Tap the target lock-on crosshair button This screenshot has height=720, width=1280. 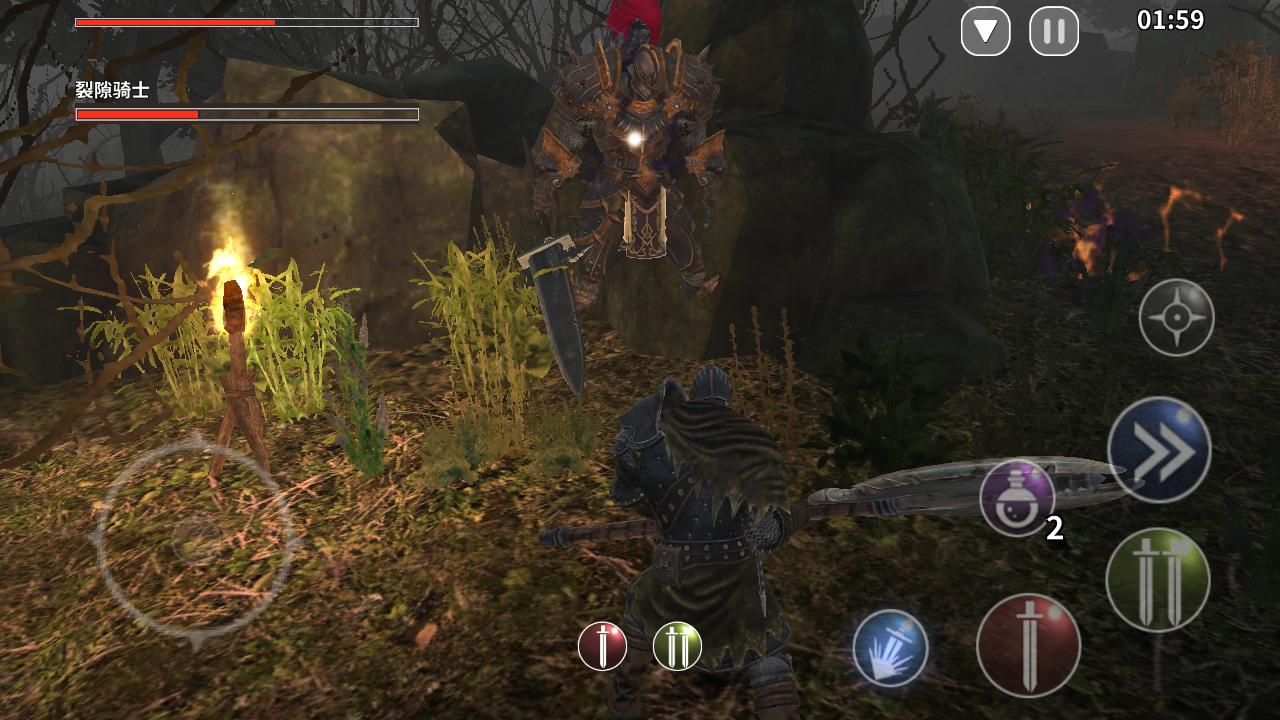pos(1176,318)
